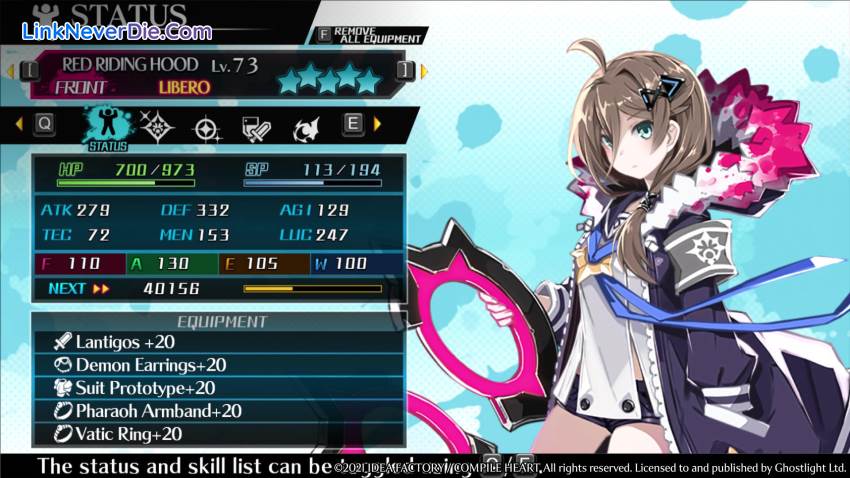Click the previous tab yellow arrow
This screenshot has width=850, height=478.
[x=19, y=124]
